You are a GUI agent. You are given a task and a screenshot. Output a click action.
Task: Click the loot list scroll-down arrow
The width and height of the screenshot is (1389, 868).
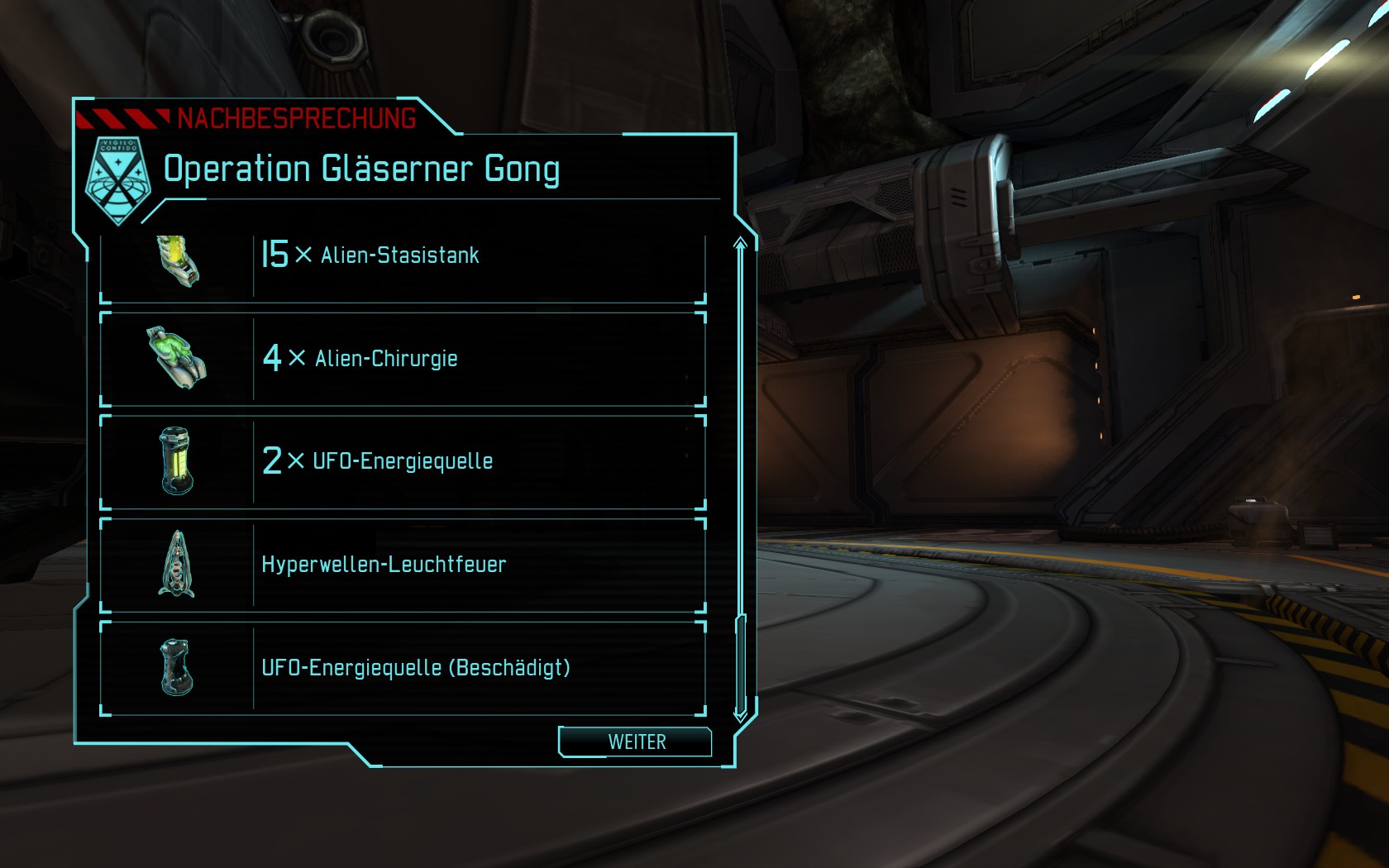click(x=740, y=713)
